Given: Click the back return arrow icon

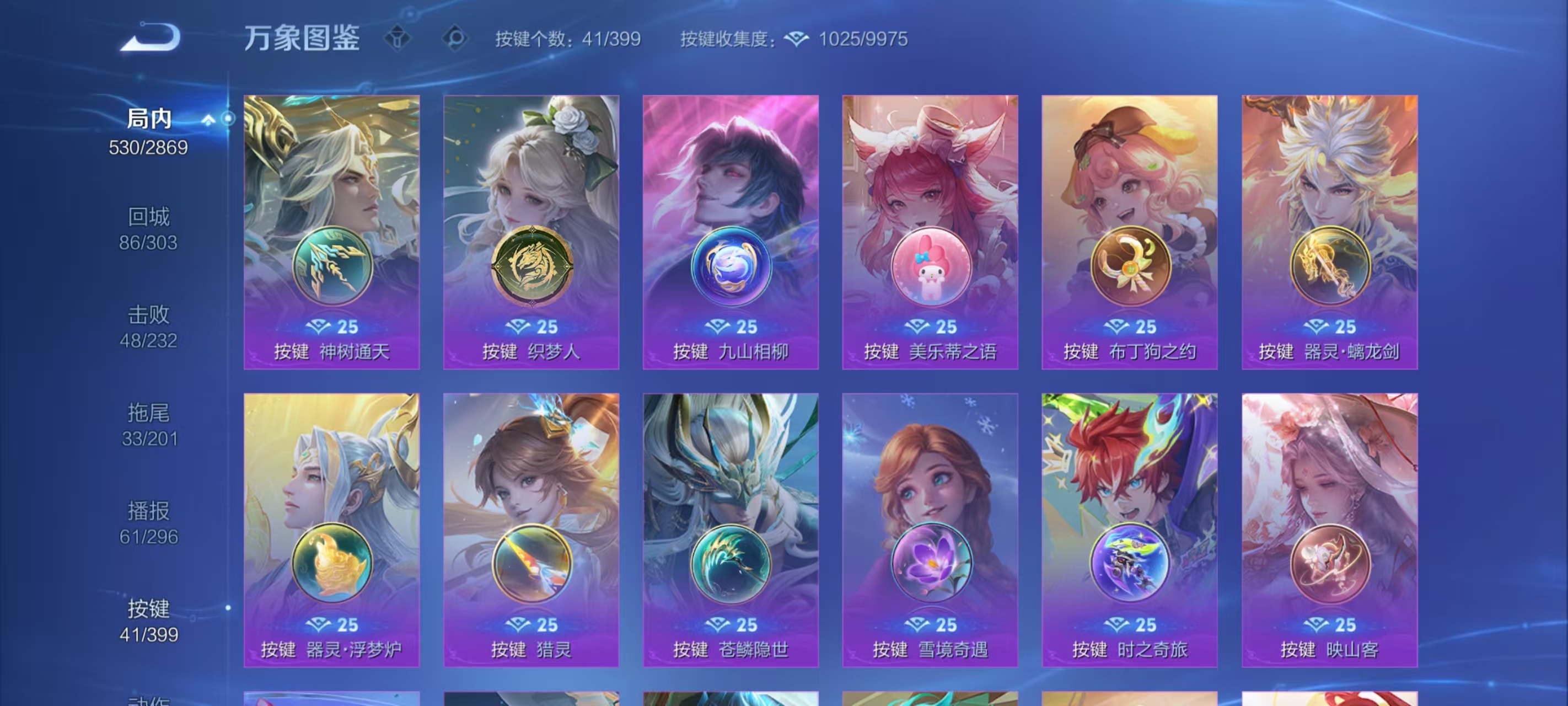Looking at the screenshot, I should [149, 38].
